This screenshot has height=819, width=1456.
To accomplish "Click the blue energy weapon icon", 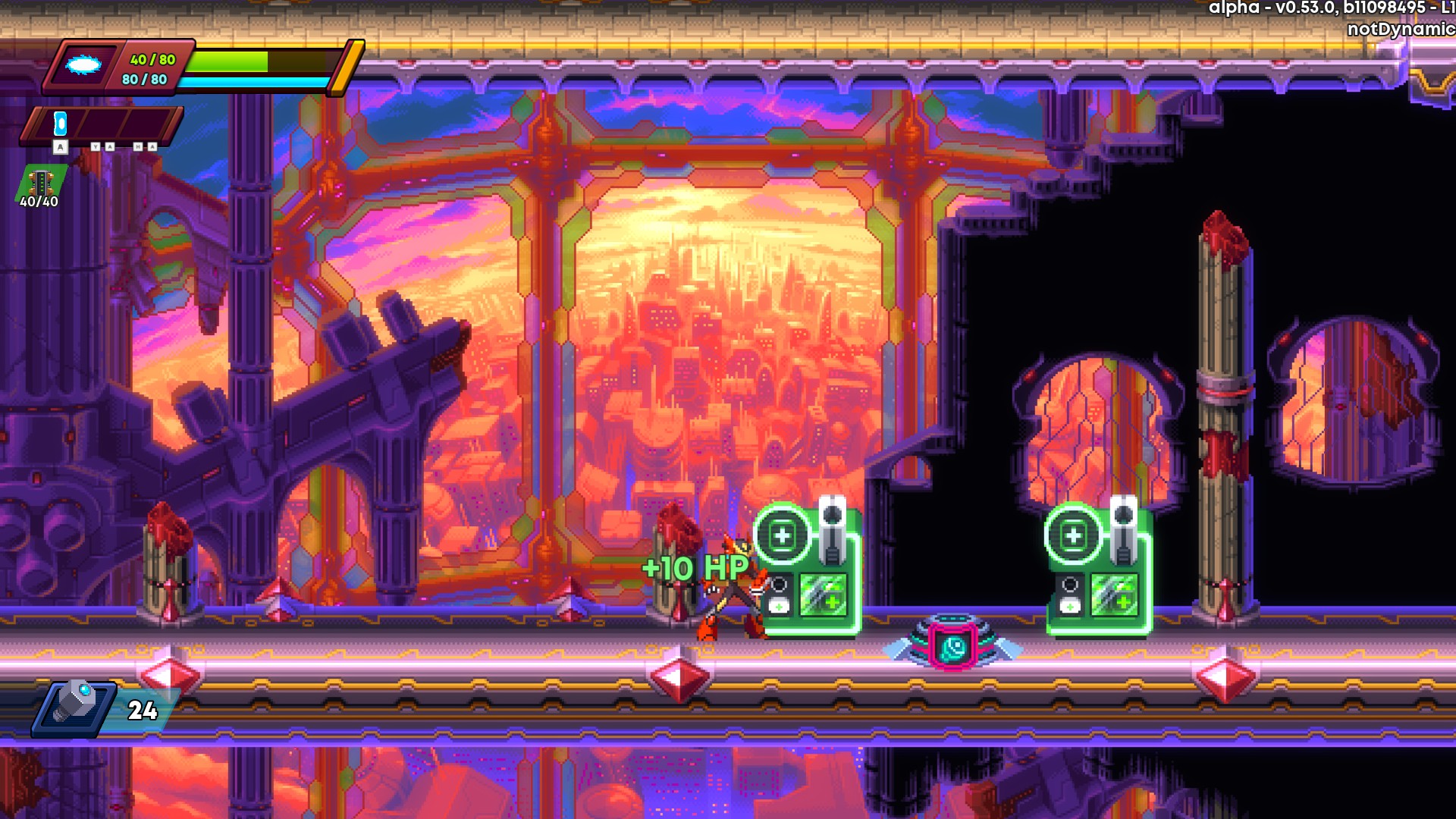I will [x=83, y=66].
